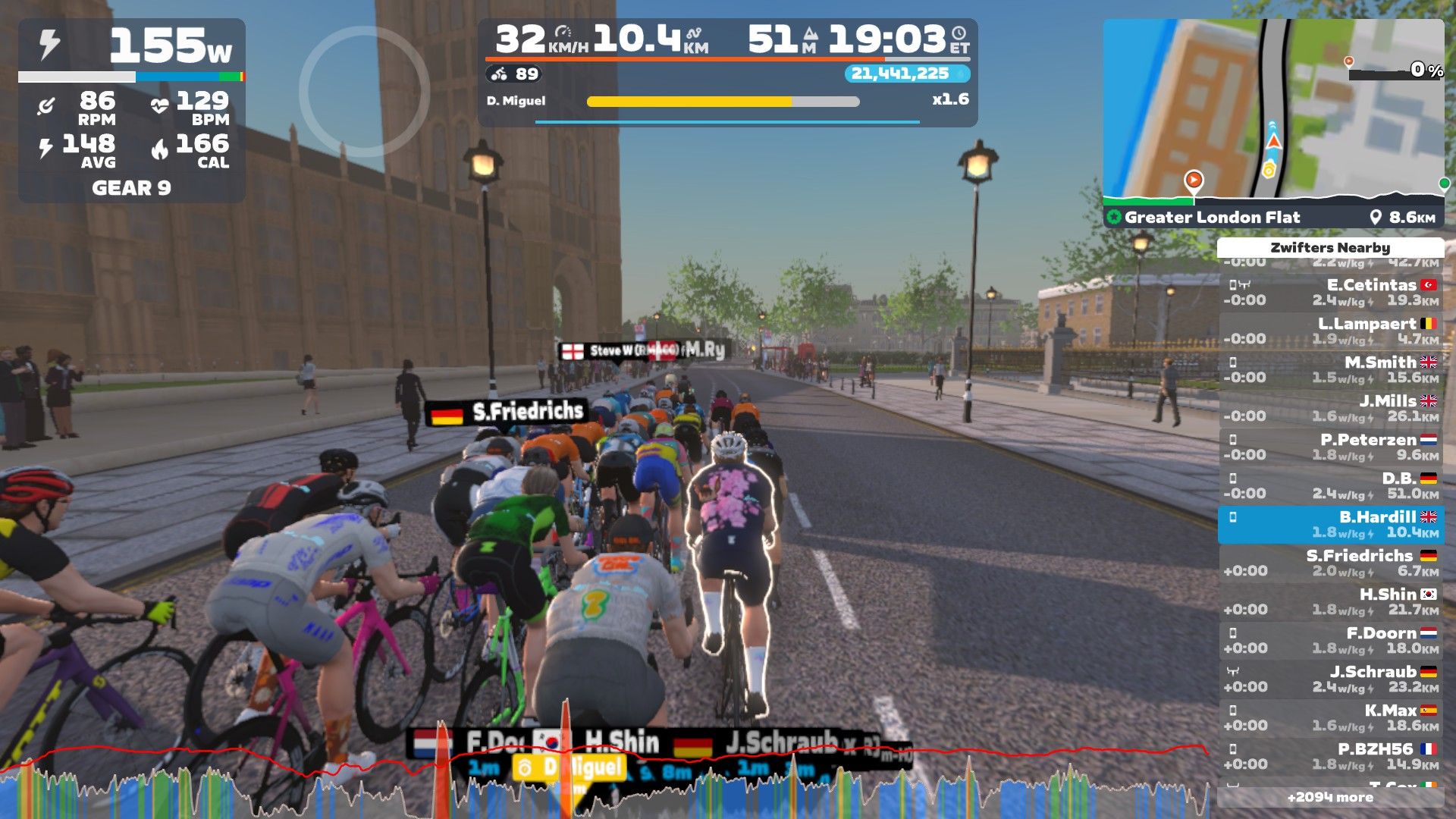Activate the empty power-up ring
Image resolution: width=1456 pixels, height=819 pixels.
point(364,92)
